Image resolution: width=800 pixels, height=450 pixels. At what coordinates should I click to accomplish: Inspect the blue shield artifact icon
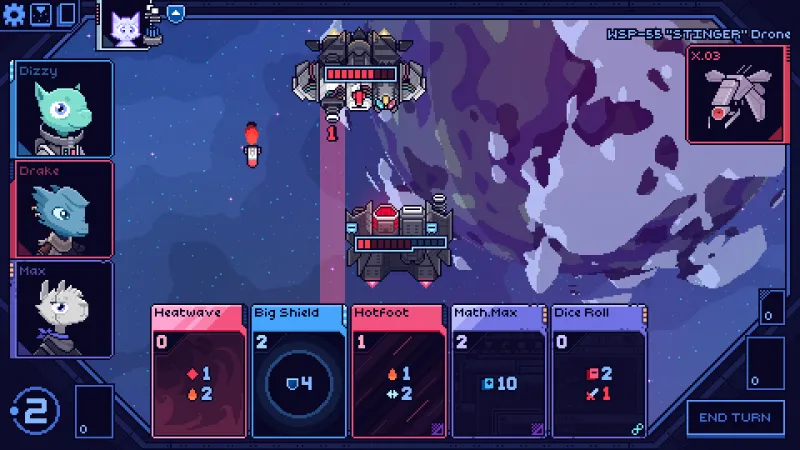[x=176, y=14]
